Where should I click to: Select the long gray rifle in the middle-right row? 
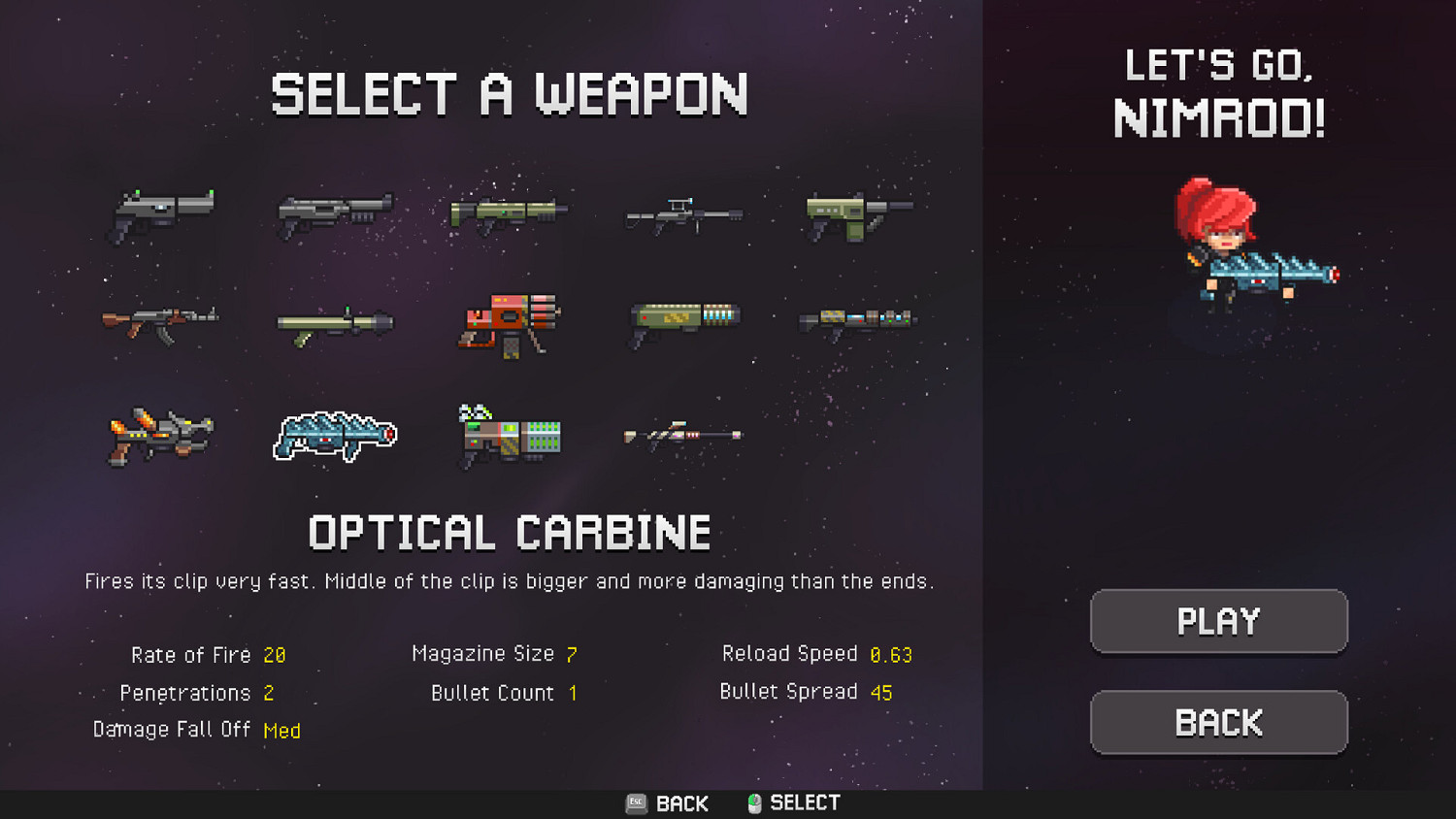coord(857,318)
